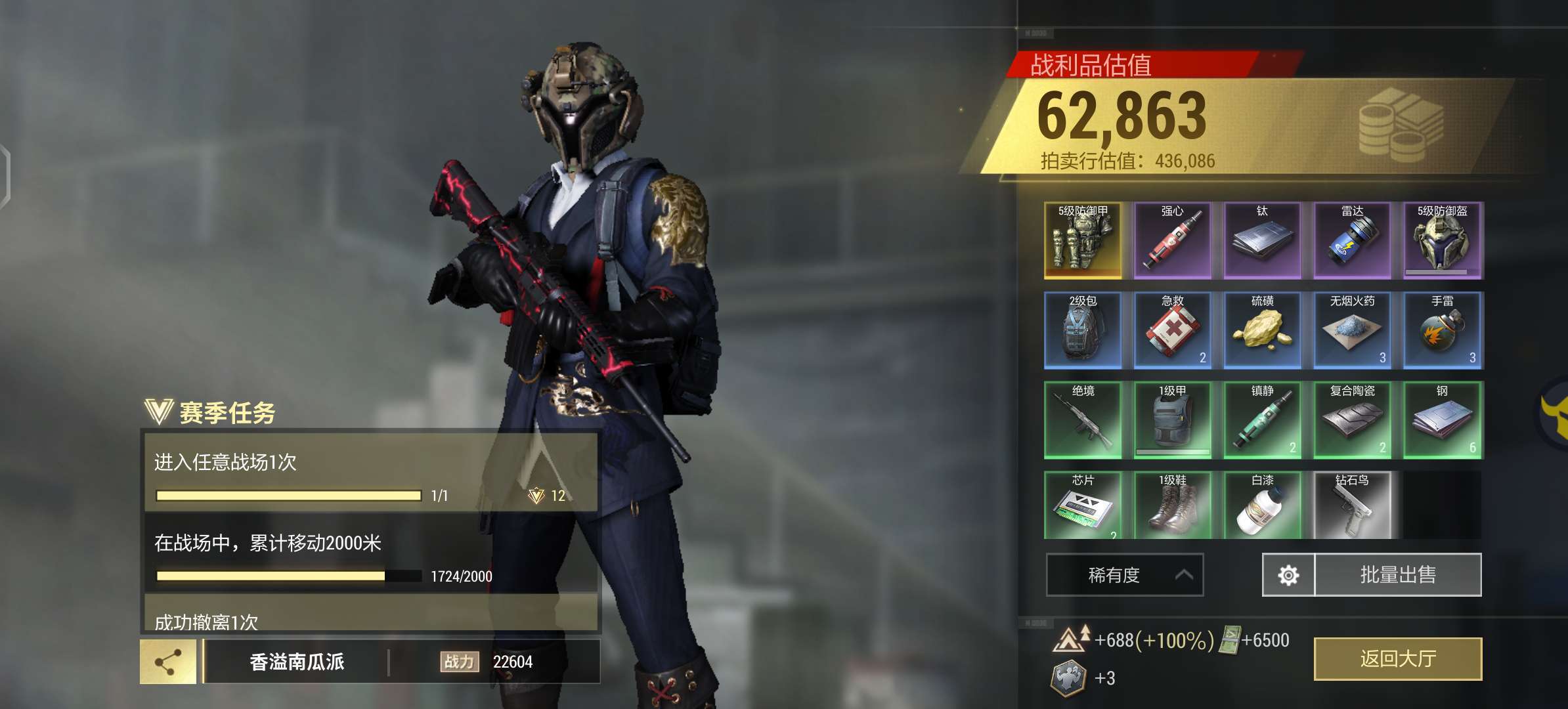Select the 手雷 grenade slot
The height and width of the screenshot is (709, 1568).
tap(1443, 330)
